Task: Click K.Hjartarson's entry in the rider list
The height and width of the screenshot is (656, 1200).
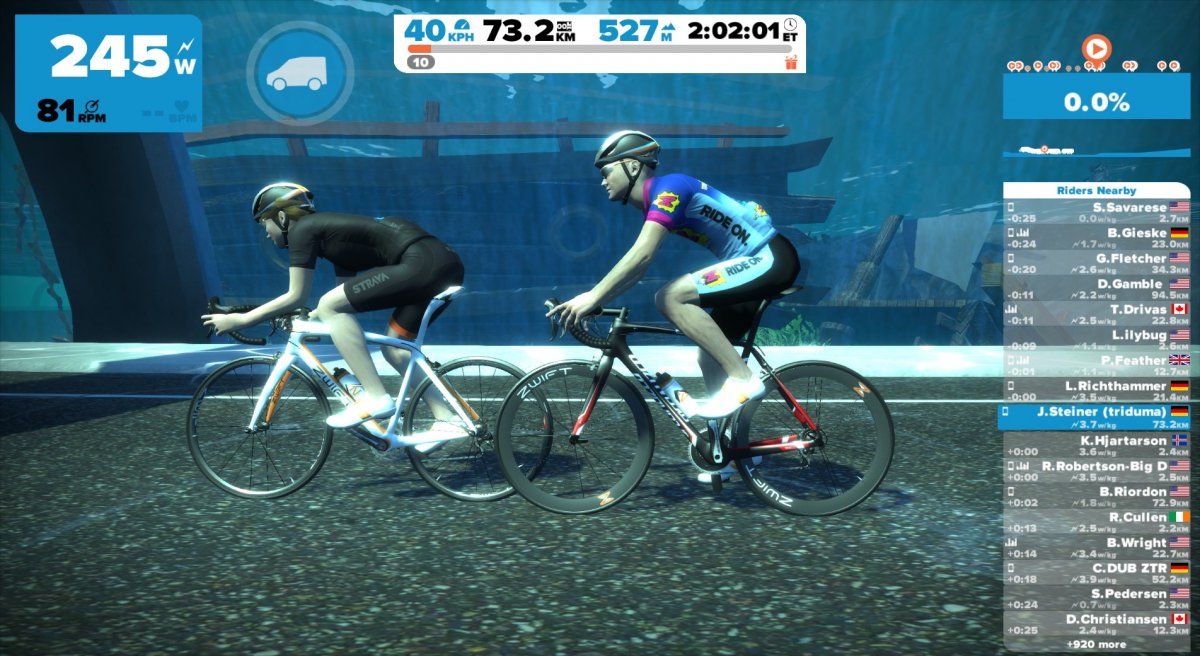Action: (1096, 446)
